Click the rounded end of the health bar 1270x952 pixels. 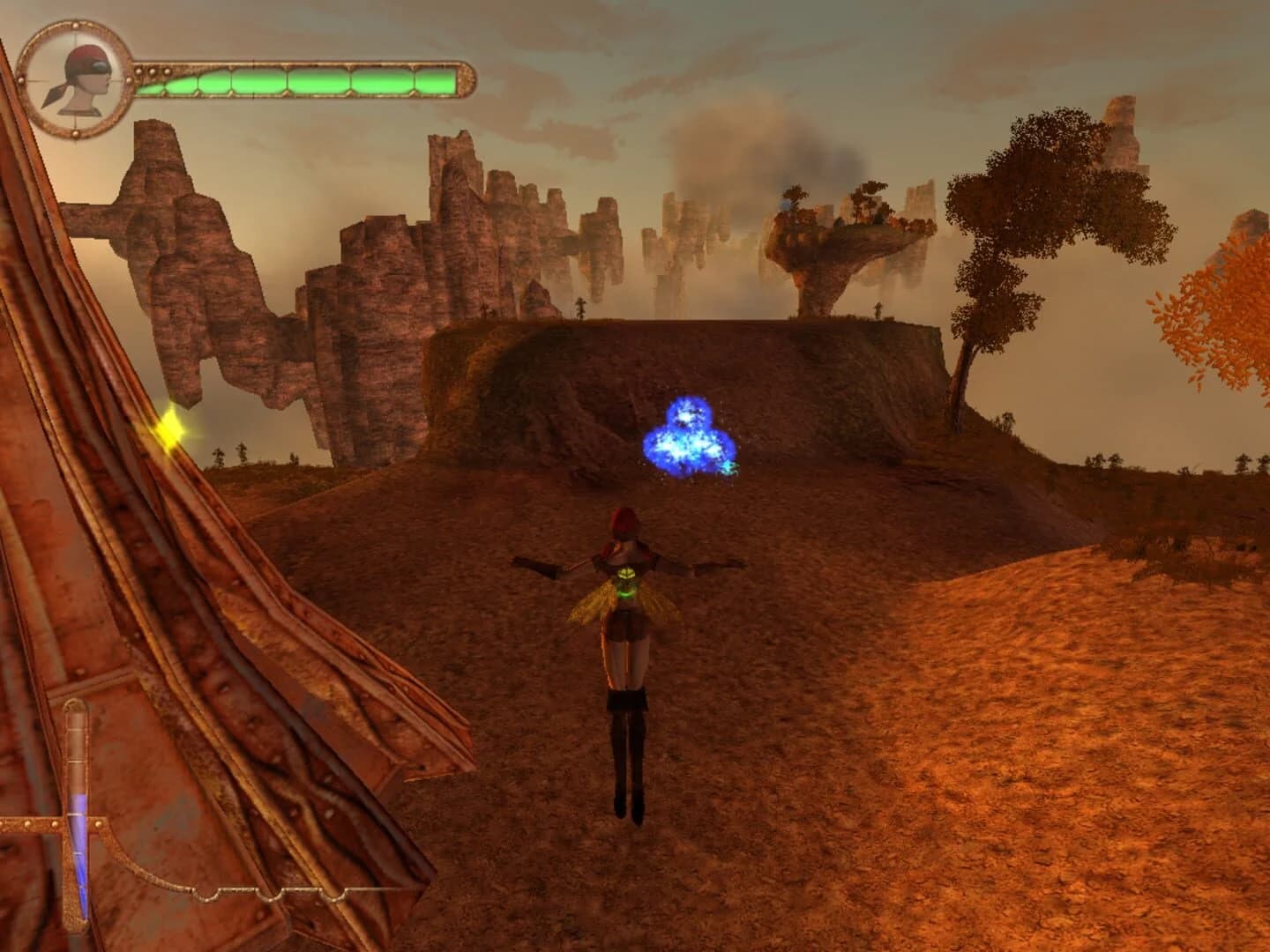[x=466, y=81]
